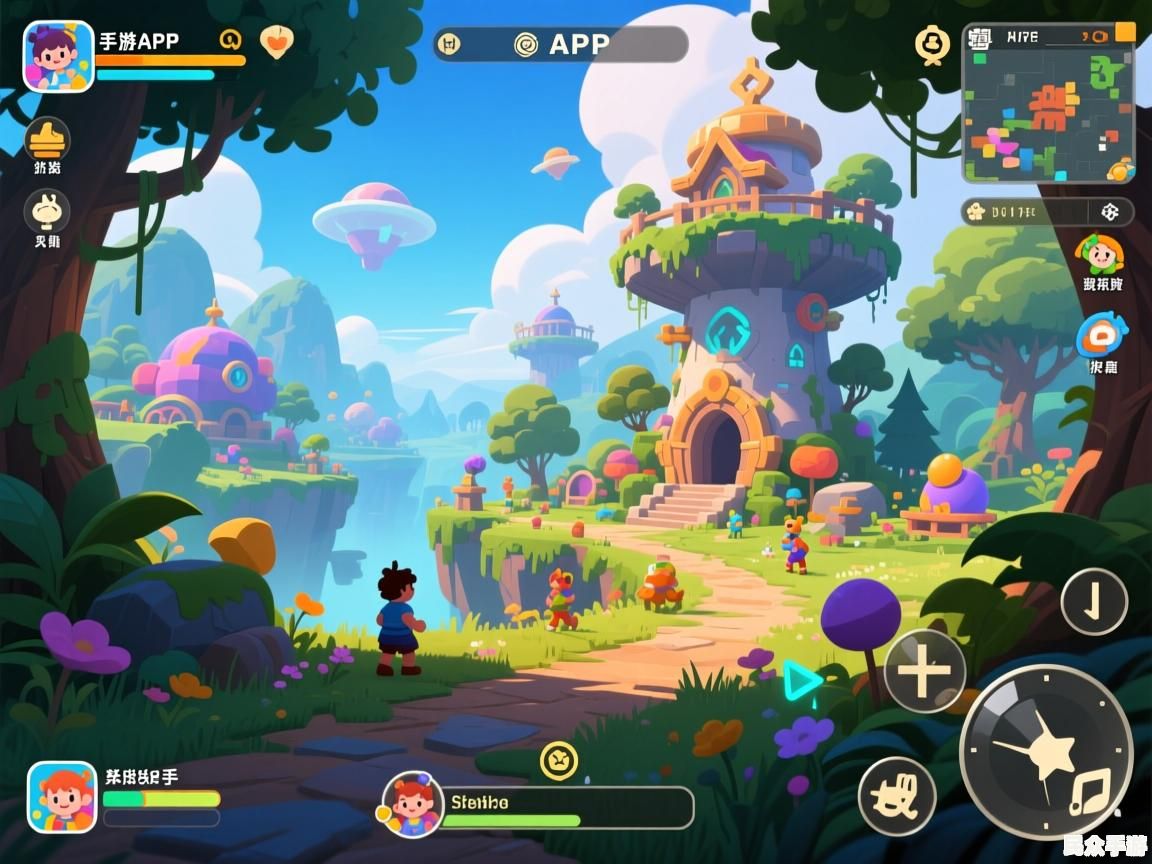The width and height of the screenshot is (1152, 864).
Task: Open the round cream face icon on the left
Action: pos(47,211)
